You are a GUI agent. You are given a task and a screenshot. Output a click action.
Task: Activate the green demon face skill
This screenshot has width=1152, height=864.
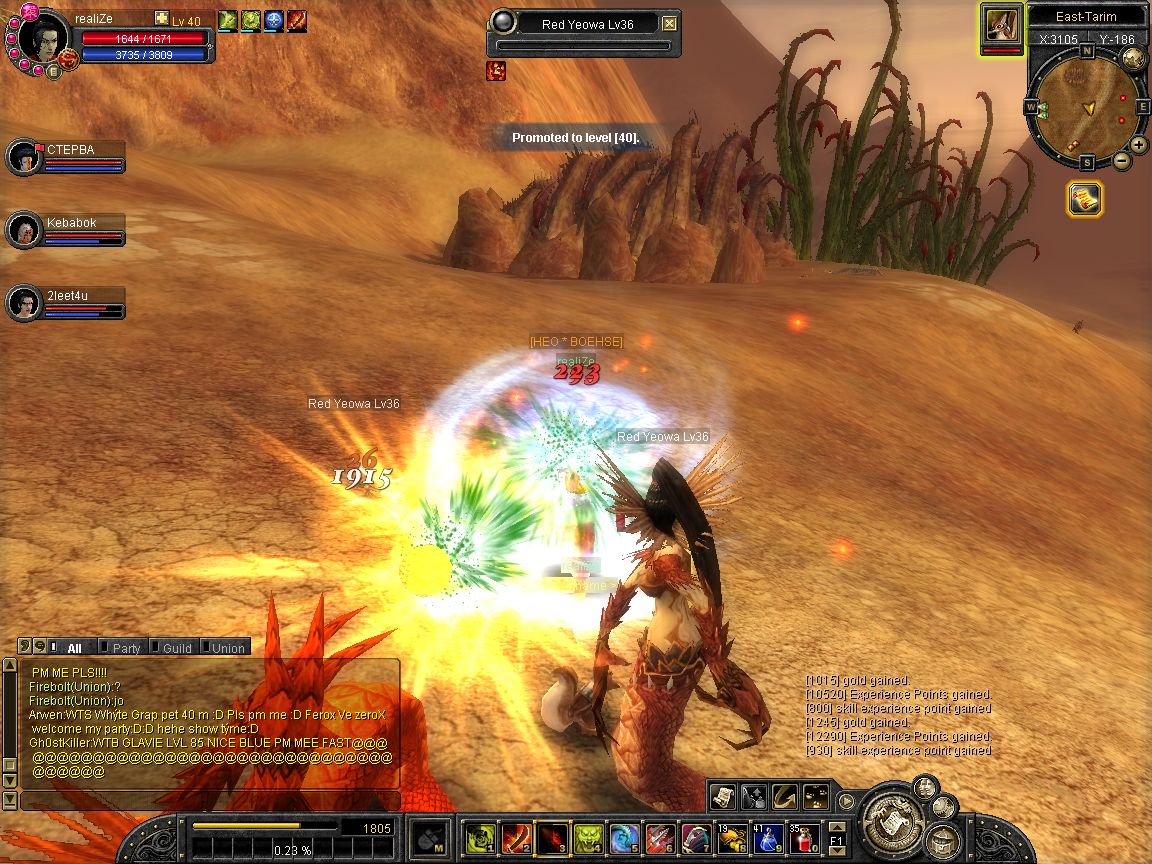click(588, 837)
